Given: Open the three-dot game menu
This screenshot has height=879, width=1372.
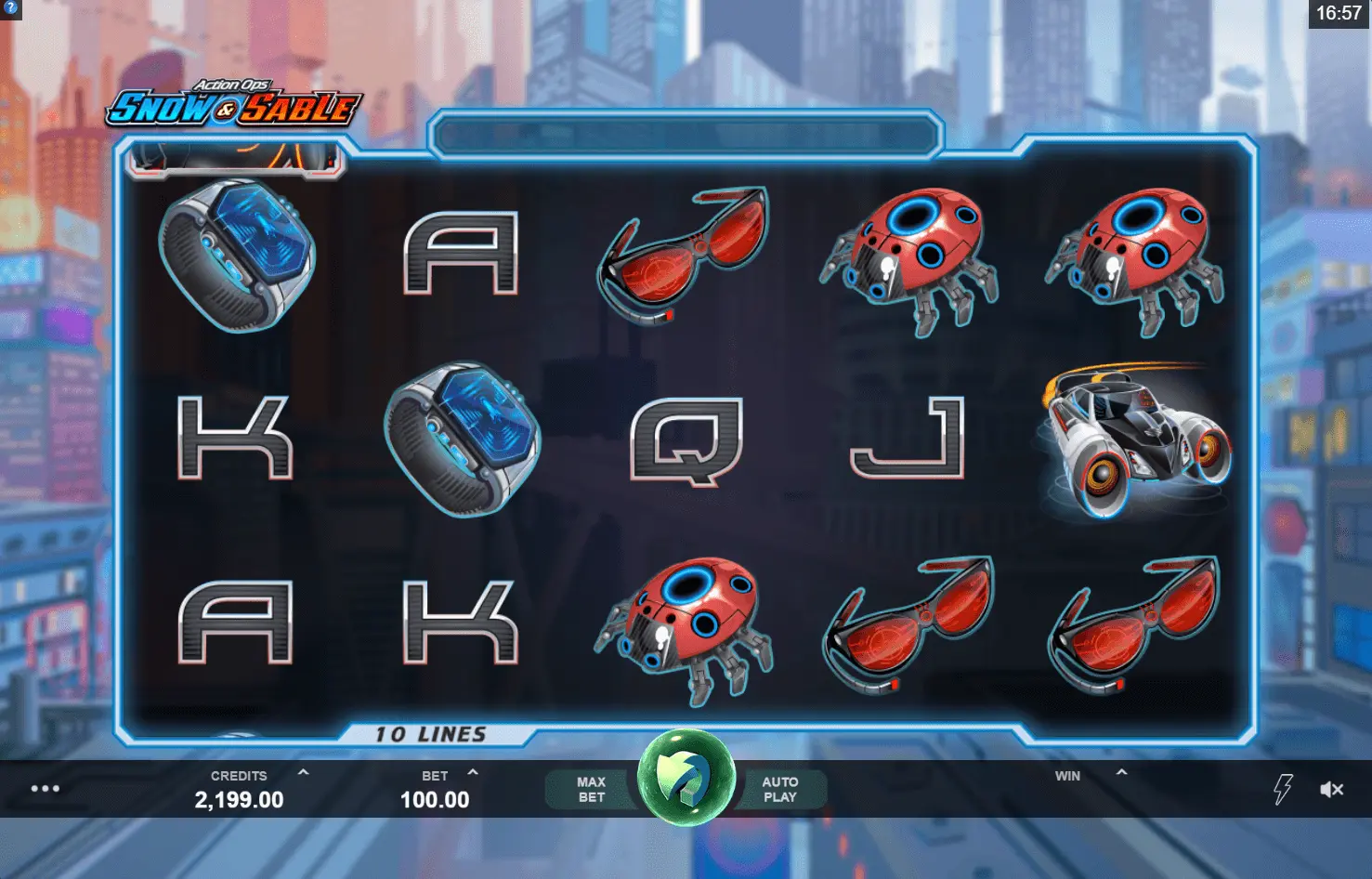Looking at the screenshot, I should pyautogui.click(x=46, y=789).
